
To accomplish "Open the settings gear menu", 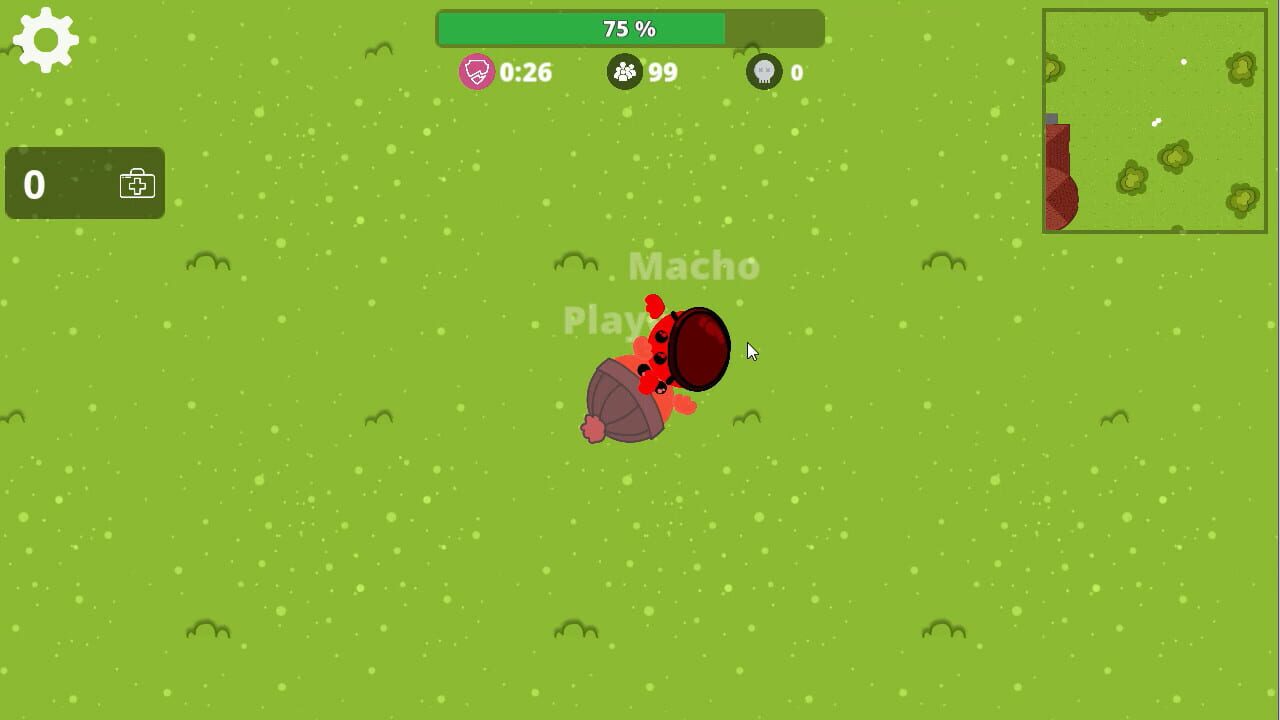I will pos(44,39).
